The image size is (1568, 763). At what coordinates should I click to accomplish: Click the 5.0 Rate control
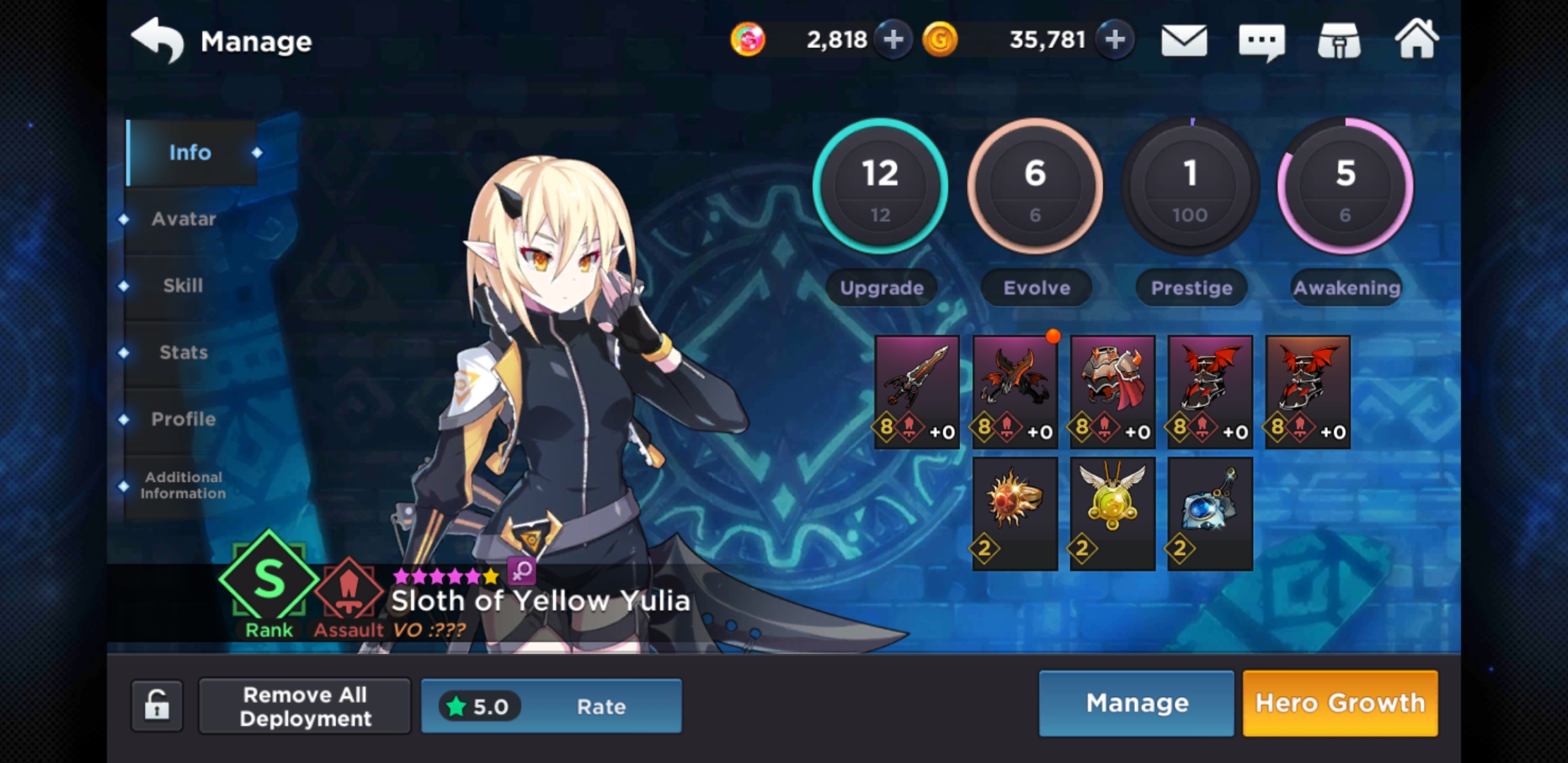[551, 706]
